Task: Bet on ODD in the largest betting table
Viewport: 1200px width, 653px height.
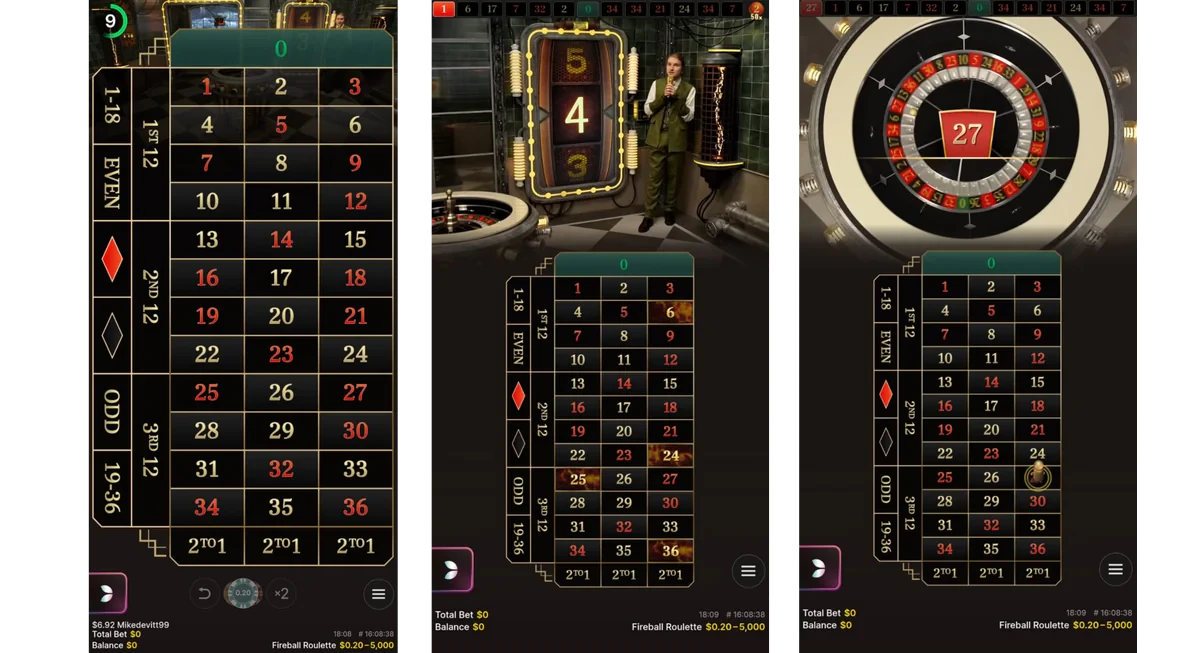Action: click(111, 411)
